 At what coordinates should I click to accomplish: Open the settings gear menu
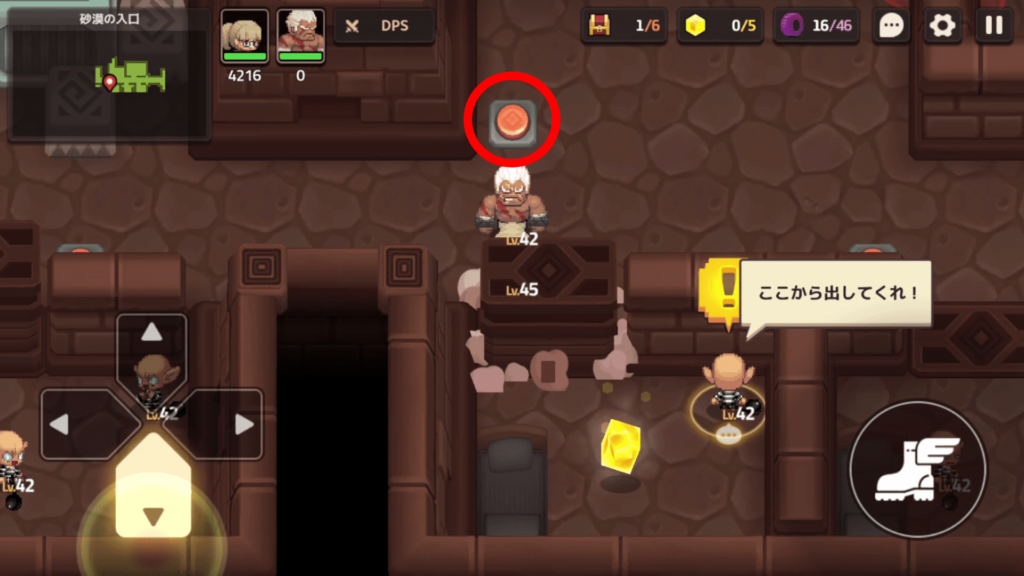pos(942,26)
